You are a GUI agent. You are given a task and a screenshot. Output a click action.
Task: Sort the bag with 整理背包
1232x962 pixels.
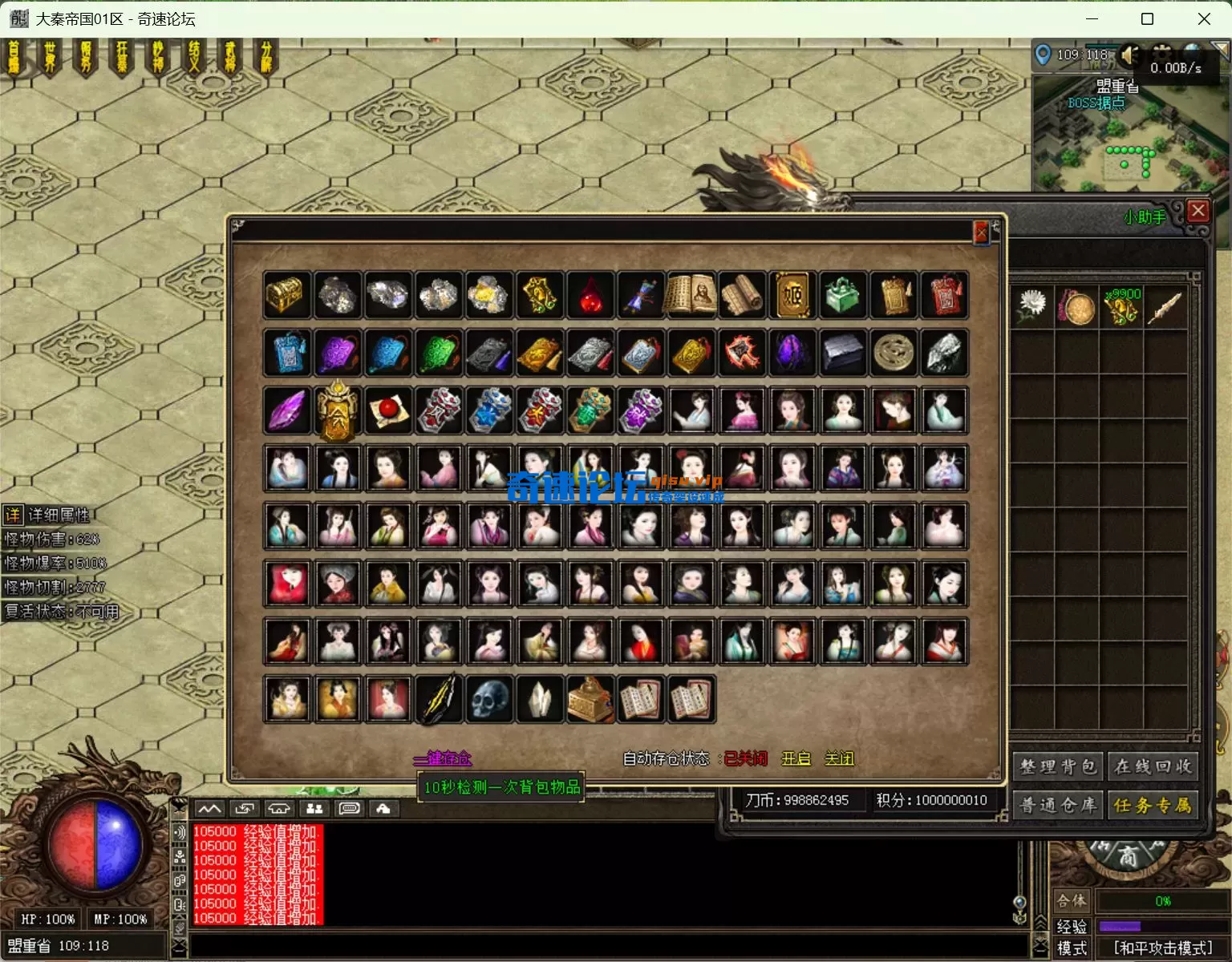[1058, 766]
